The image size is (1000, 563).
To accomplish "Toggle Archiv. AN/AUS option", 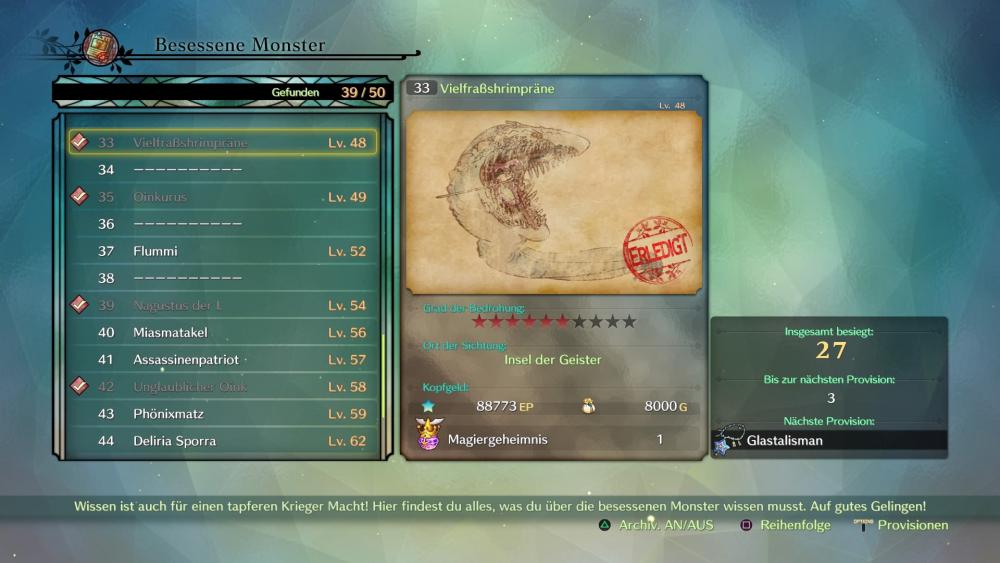I will click(657, 525).
